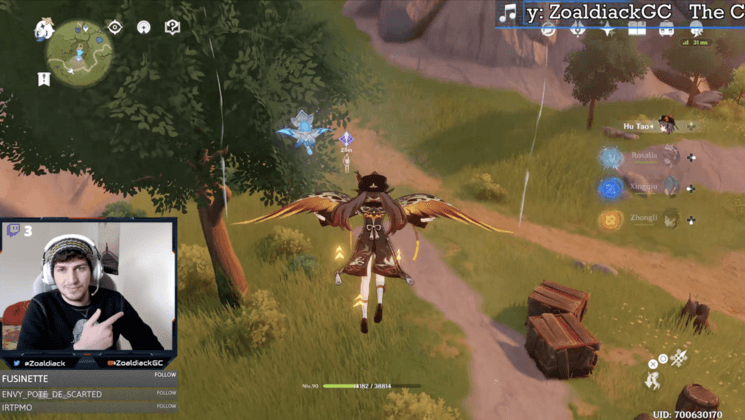Open the co-op mode icon
745x420 pixels.
point(144,28)
